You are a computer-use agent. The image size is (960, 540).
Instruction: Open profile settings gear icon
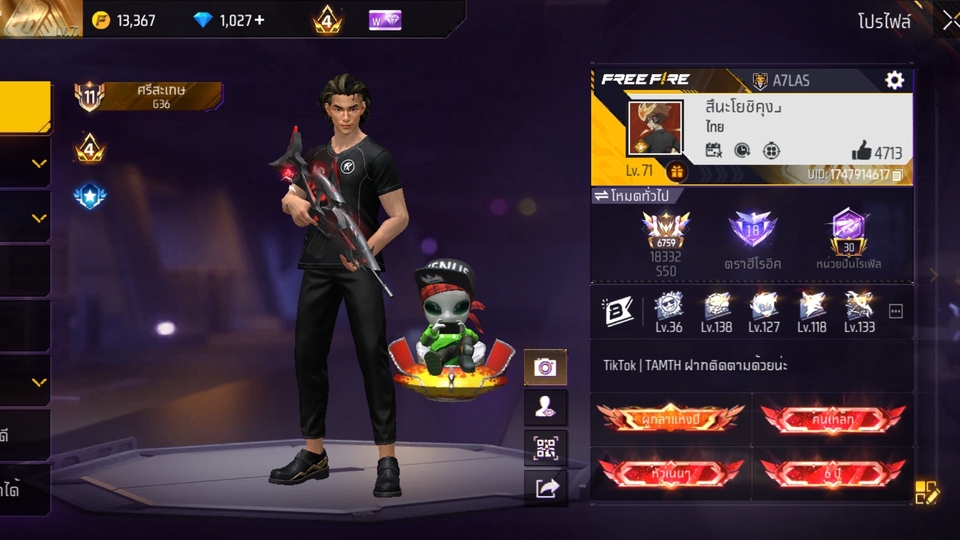[894, 81]
